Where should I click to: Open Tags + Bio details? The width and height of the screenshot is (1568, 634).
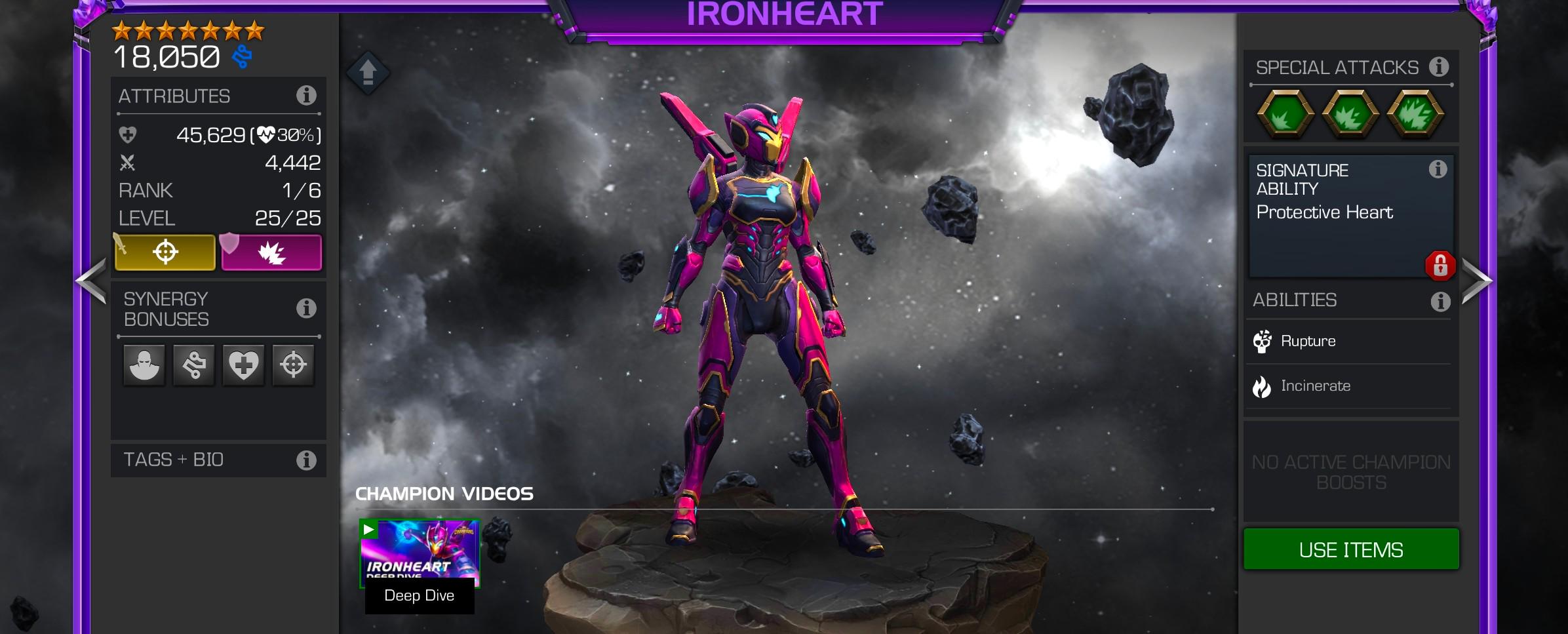pos(305,460)
